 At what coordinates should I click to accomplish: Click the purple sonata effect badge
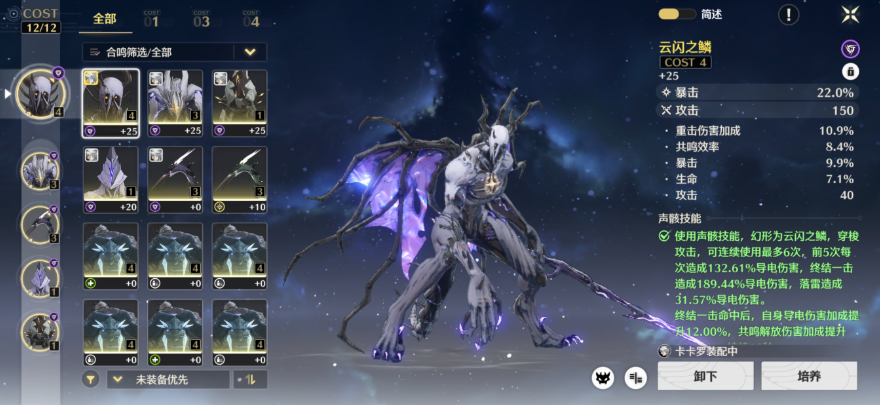(850, 48)
